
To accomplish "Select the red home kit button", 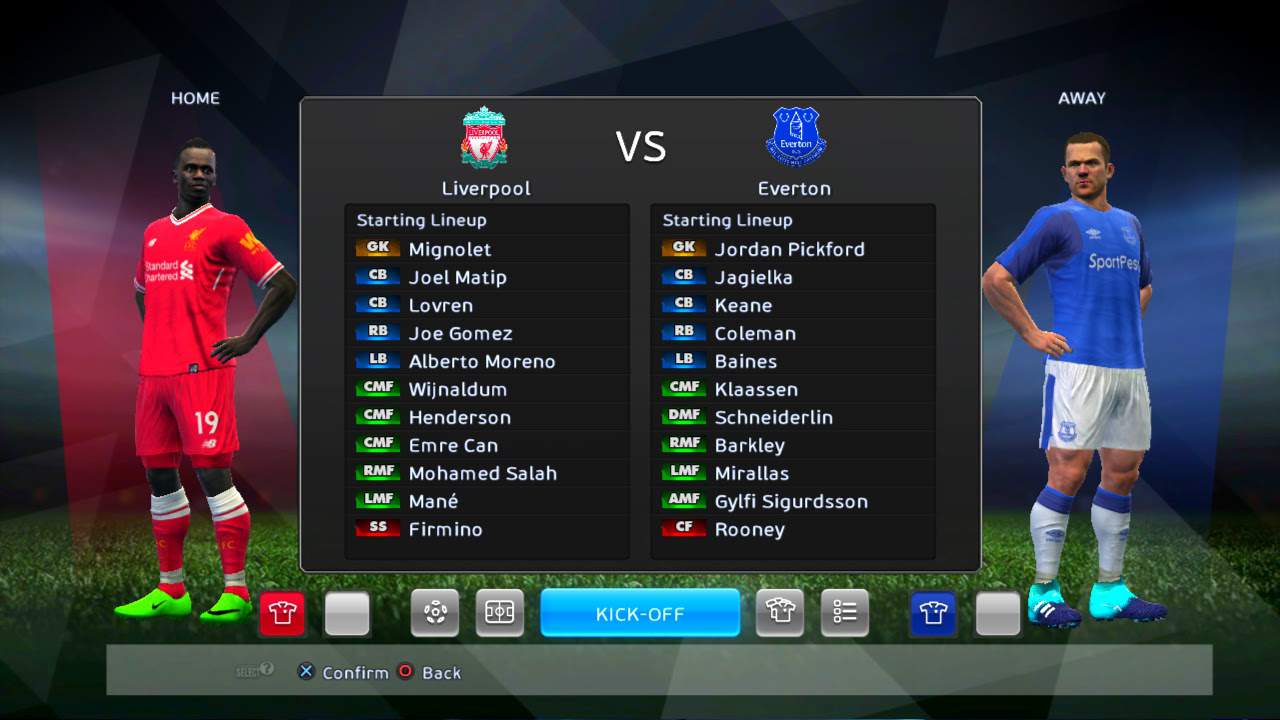I will (282, 613).
